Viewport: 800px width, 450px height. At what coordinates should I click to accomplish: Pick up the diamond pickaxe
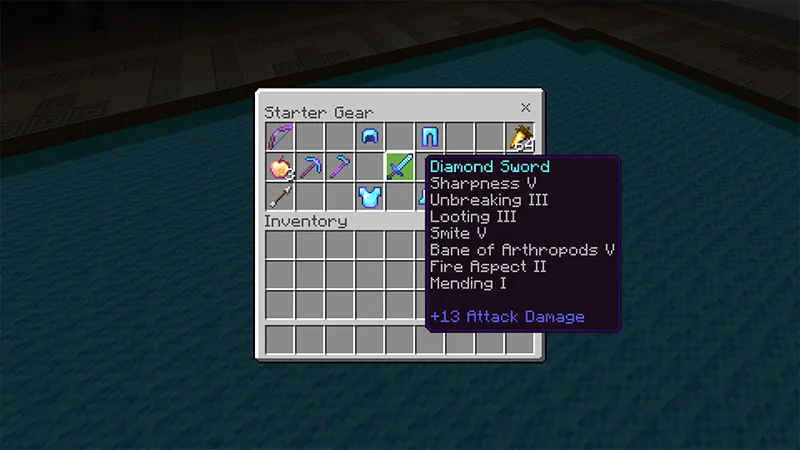(310, 166)
